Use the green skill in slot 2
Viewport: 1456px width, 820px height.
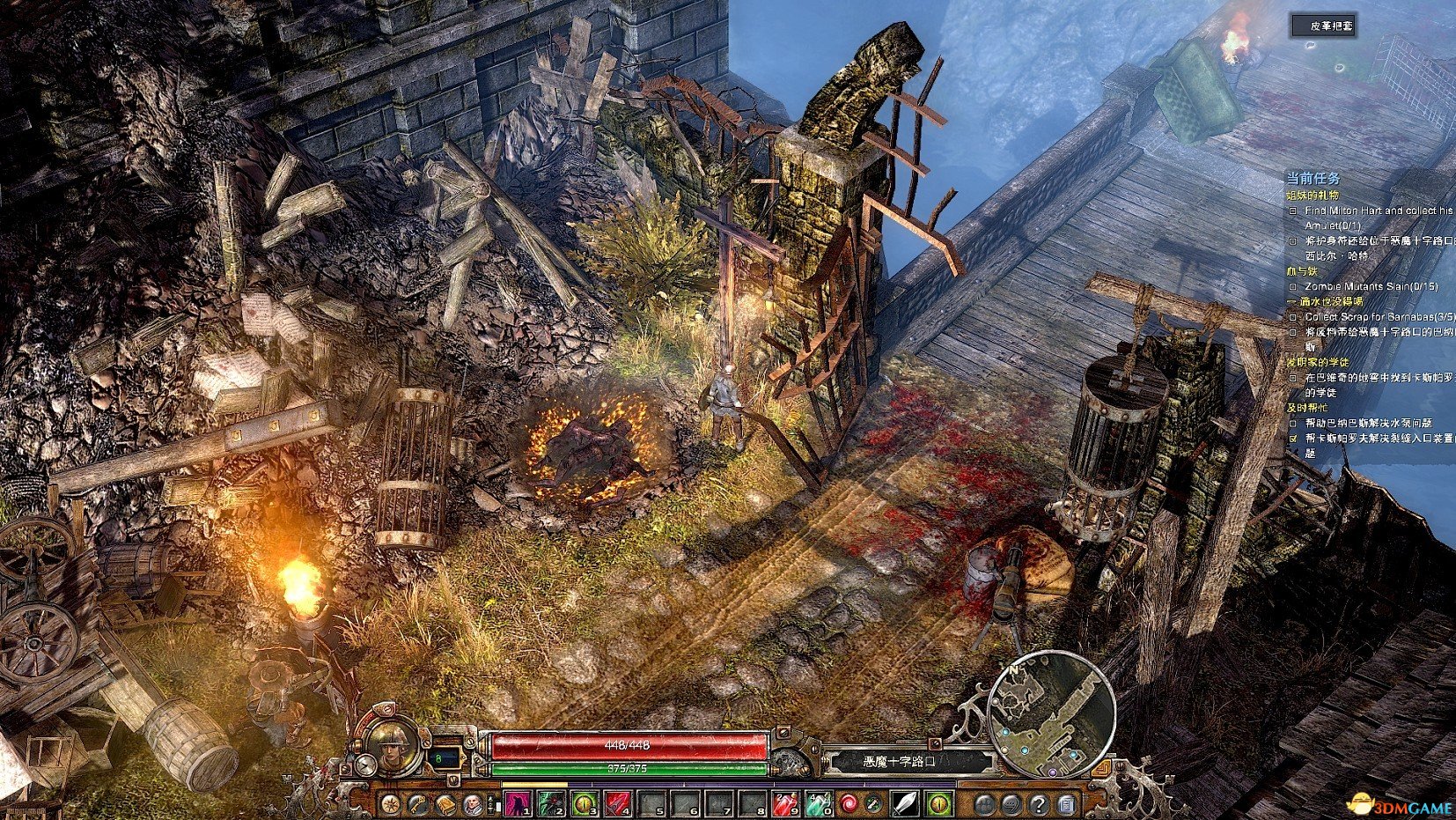[x=551, y=804]
